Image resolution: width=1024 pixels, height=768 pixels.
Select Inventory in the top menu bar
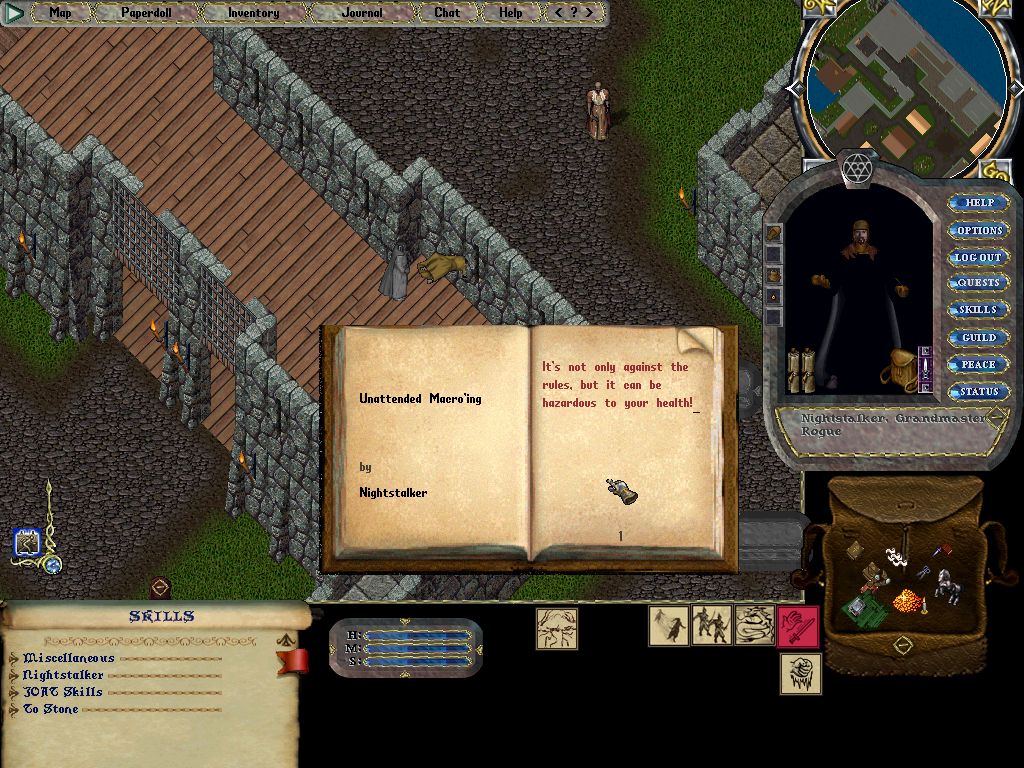tap(253, 13)
